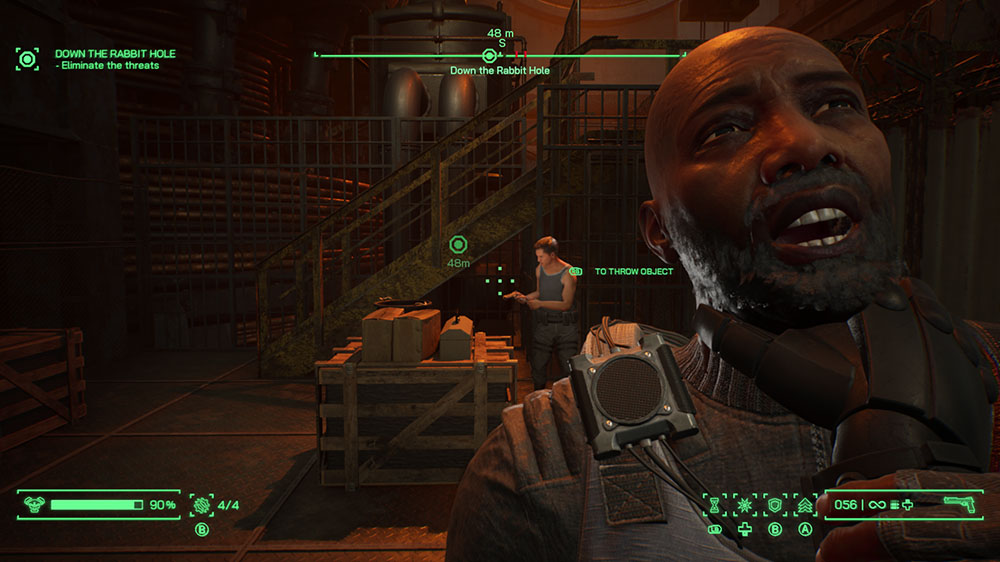Select the 48m waypoint marker in the scene
Screen dimensions: 1000x562
pyautogui.click(x=459, y=244)
